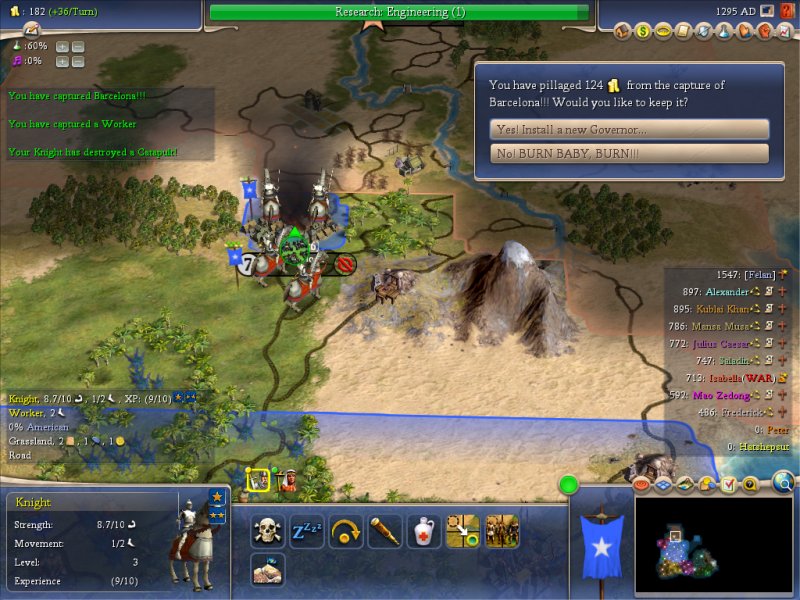Image resolution: width=800 pixels, height=600 pixels.
Task: Click the pillage action button
Action: click(x=268, y=570)
